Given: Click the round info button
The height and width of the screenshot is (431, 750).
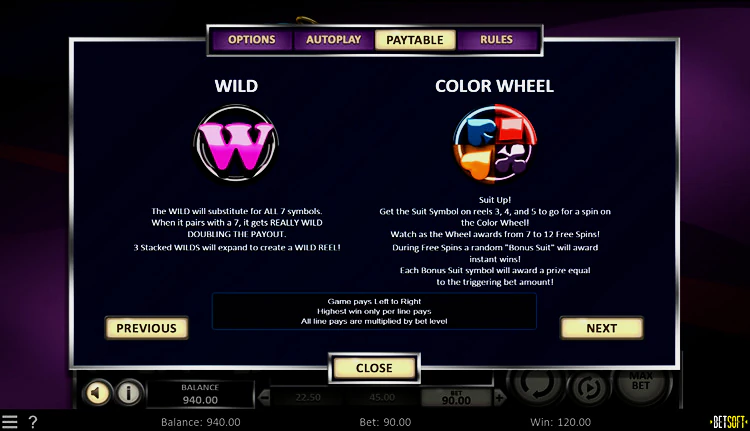Looking at the screenshot, I should pos(128,392).
